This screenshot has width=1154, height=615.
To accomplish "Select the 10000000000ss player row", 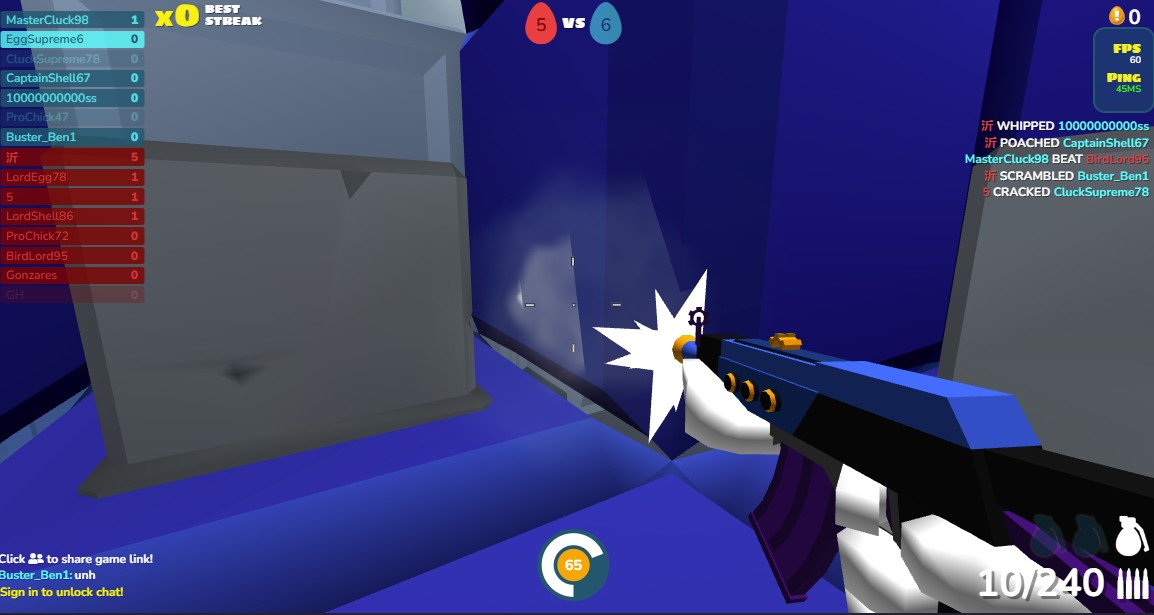I will click(x=72, y=98).
